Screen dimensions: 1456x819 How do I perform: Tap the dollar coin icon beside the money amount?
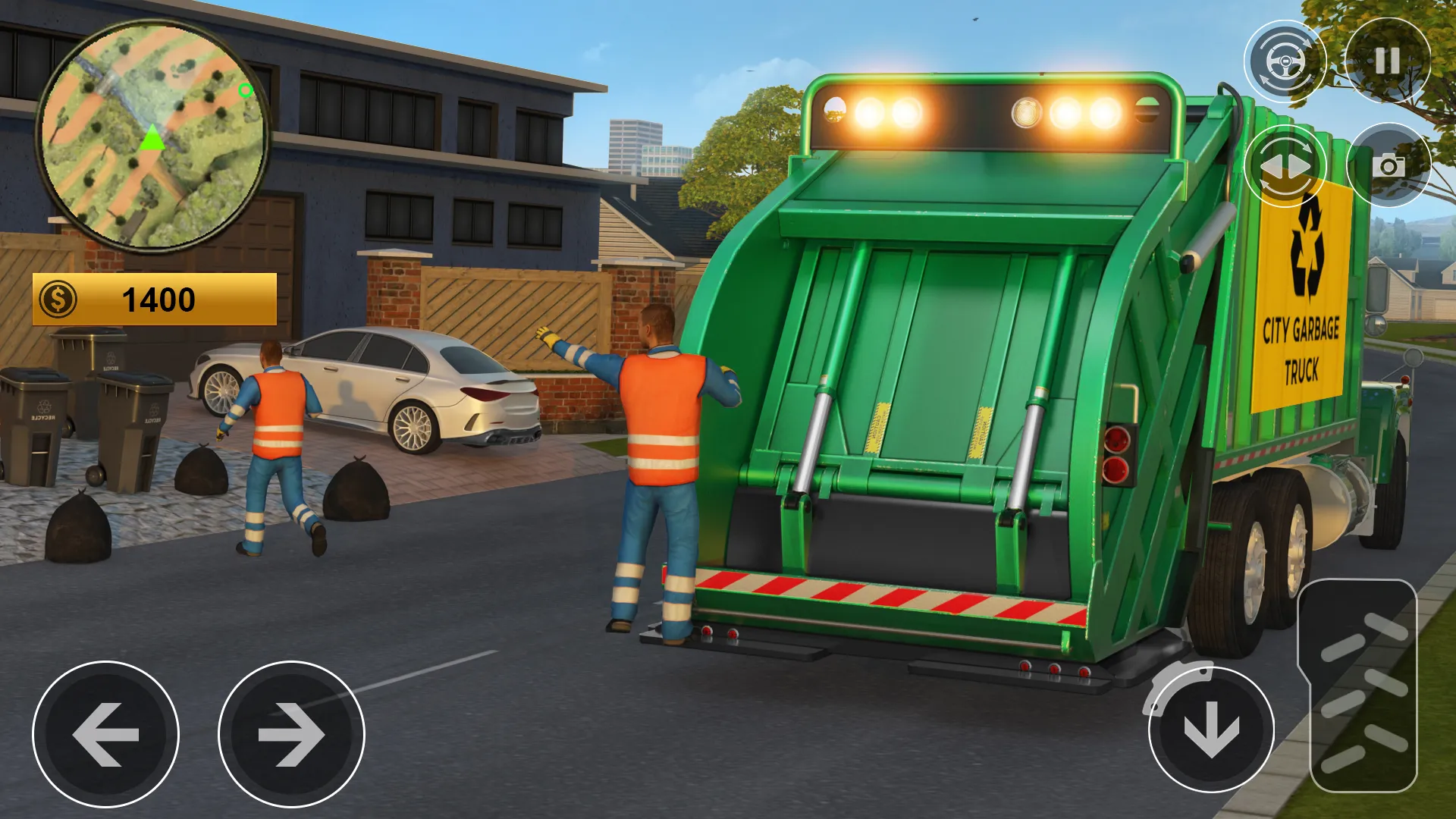(x=60, y=299)
